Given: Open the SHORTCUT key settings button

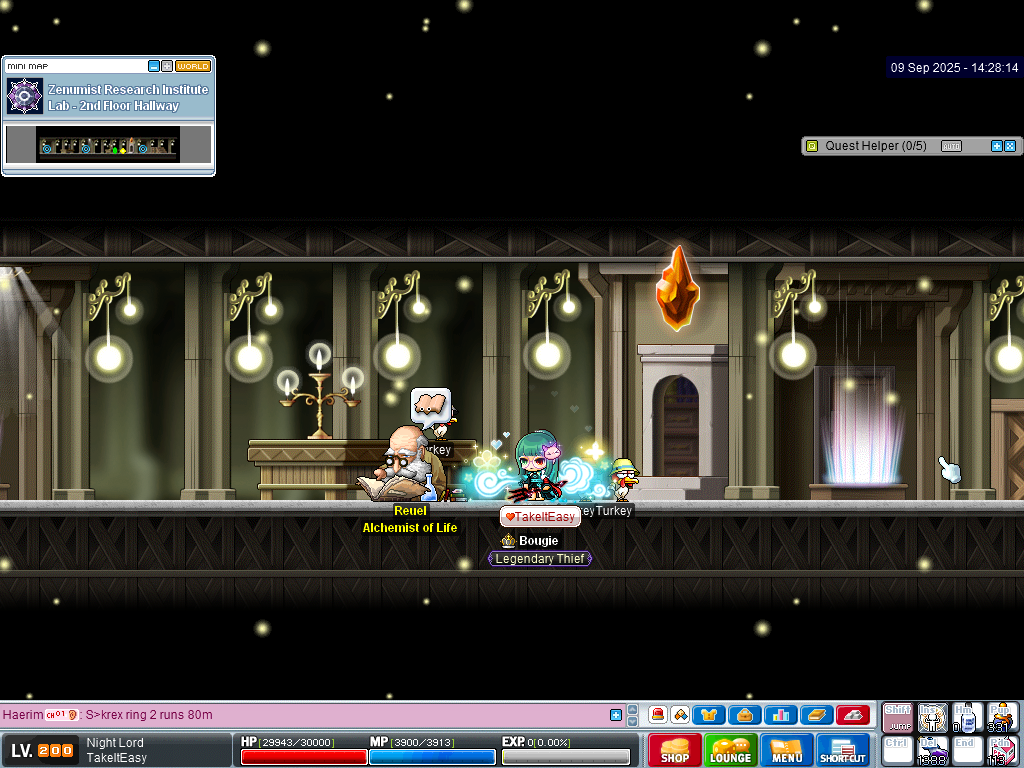Looking at the screenshot, I should click(x=843, y=750).
